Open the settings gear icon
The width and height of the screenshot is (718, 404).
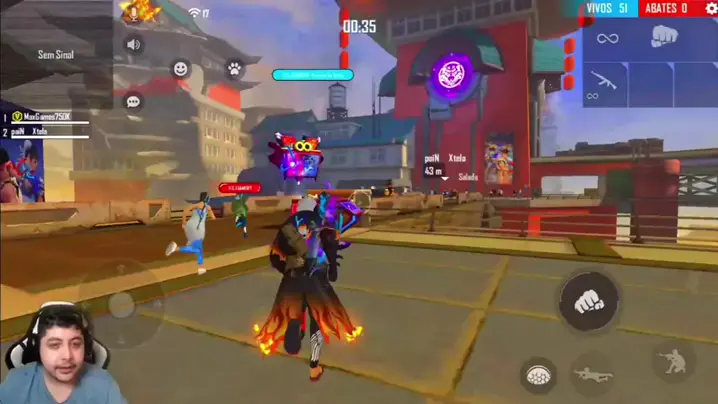pos(711,9)
